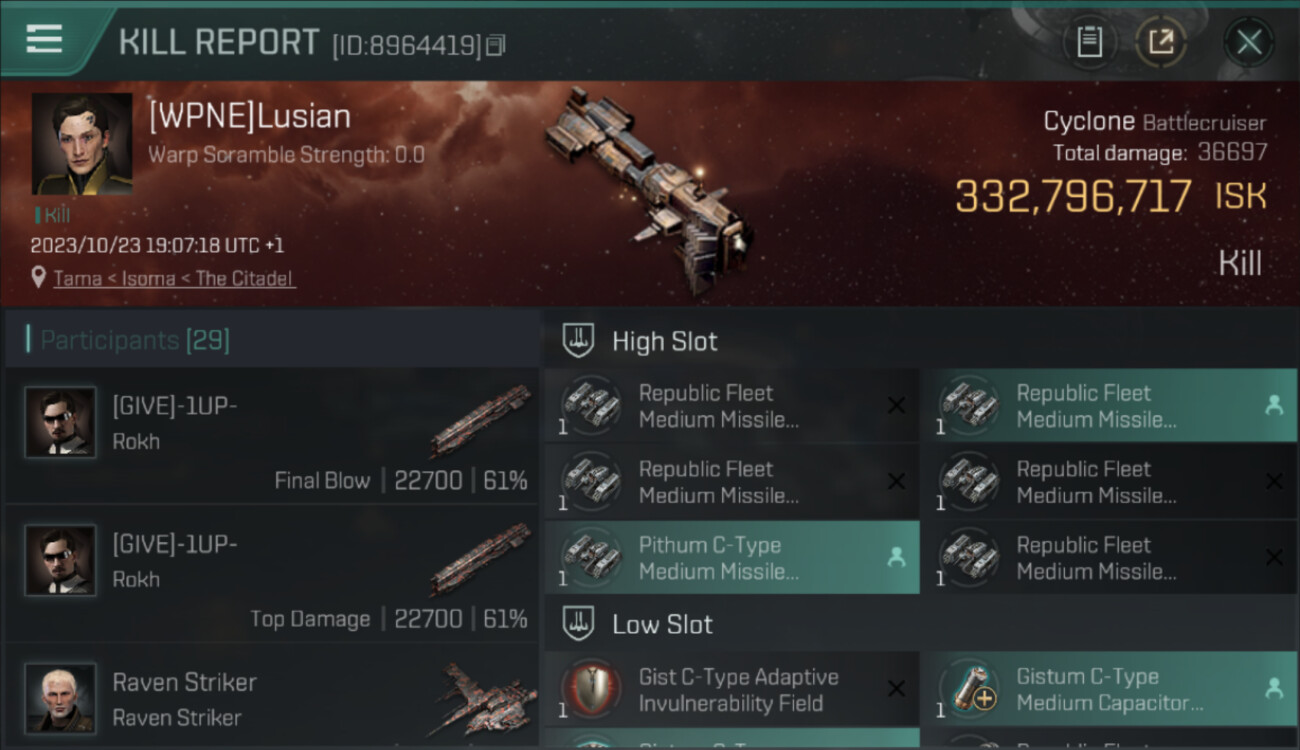The image size is (1300, 750).
Task: Open the hamburger menu
Action: 44,39
